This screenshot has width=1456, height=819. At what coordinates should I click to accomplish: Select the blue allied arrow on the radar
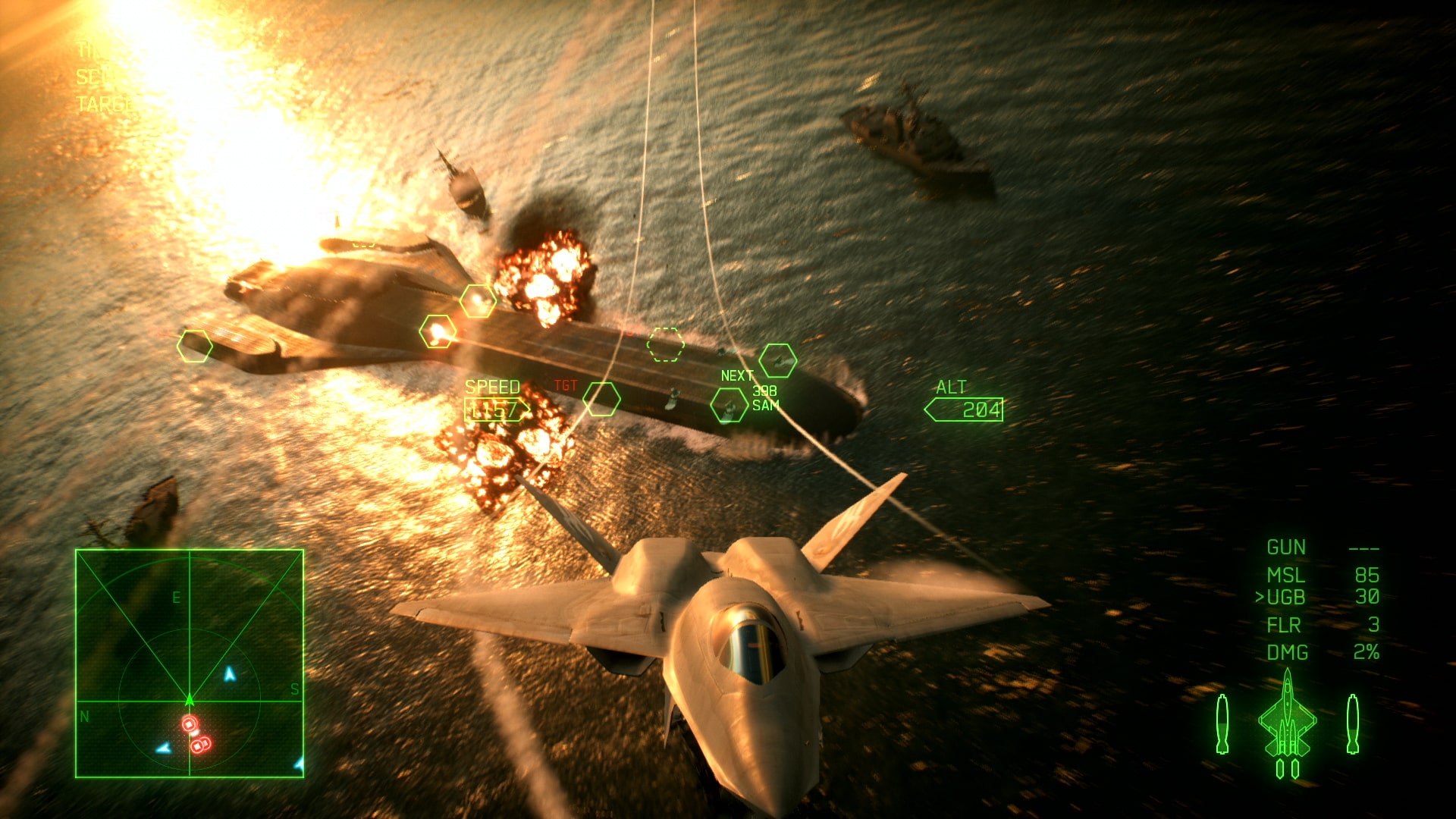pyautogui.click(x=229, y=675)
